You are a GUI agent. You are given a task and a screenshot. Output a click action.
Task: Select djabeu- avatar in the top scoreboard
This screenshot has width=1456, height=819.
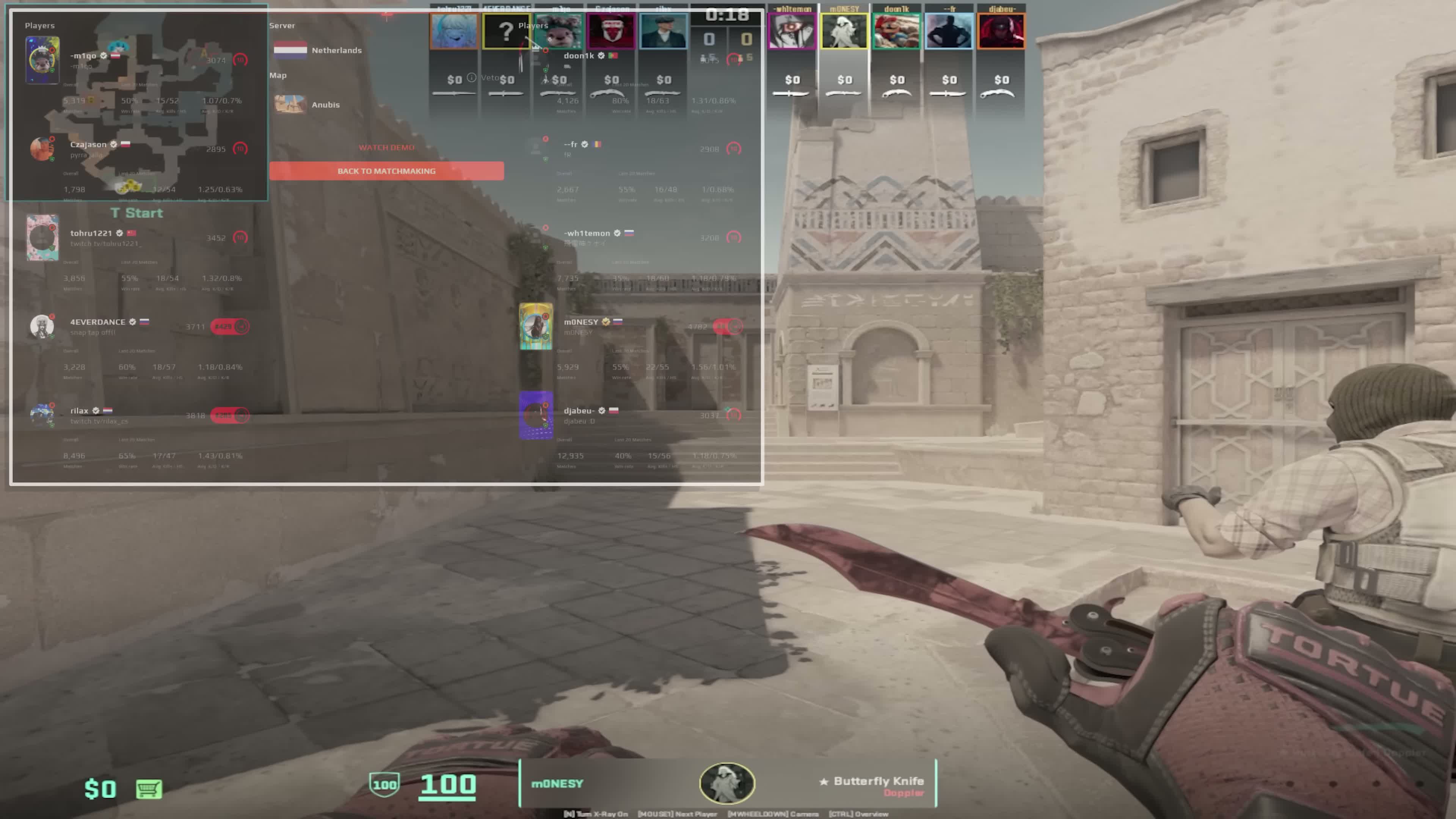[1001, 31]
